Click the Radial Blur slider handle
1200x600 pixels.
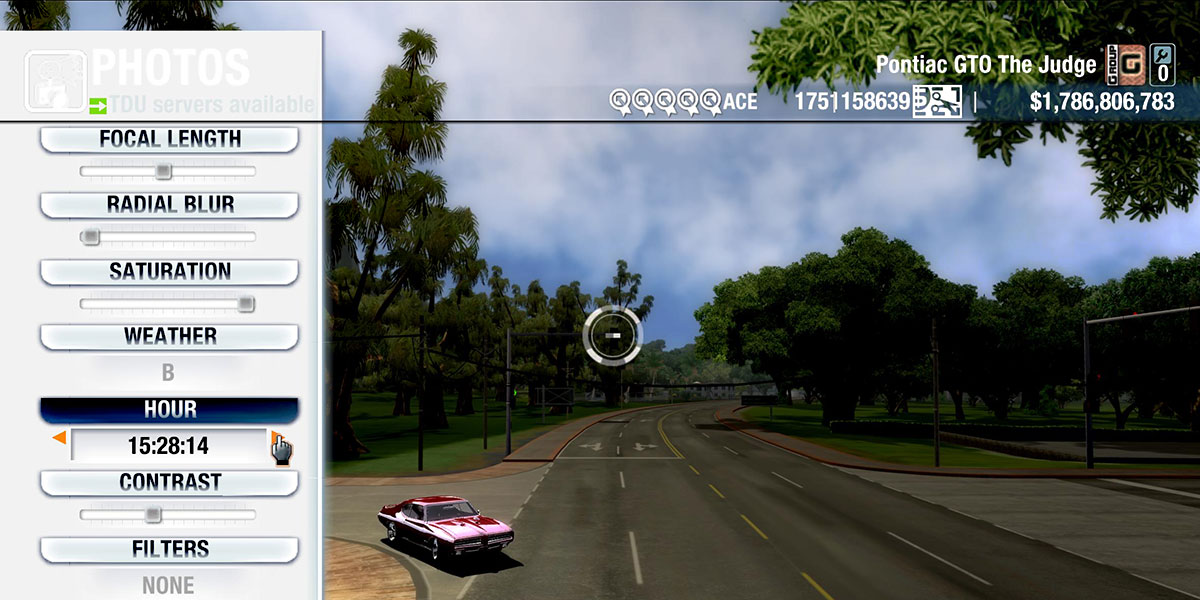tap(91, 237)
